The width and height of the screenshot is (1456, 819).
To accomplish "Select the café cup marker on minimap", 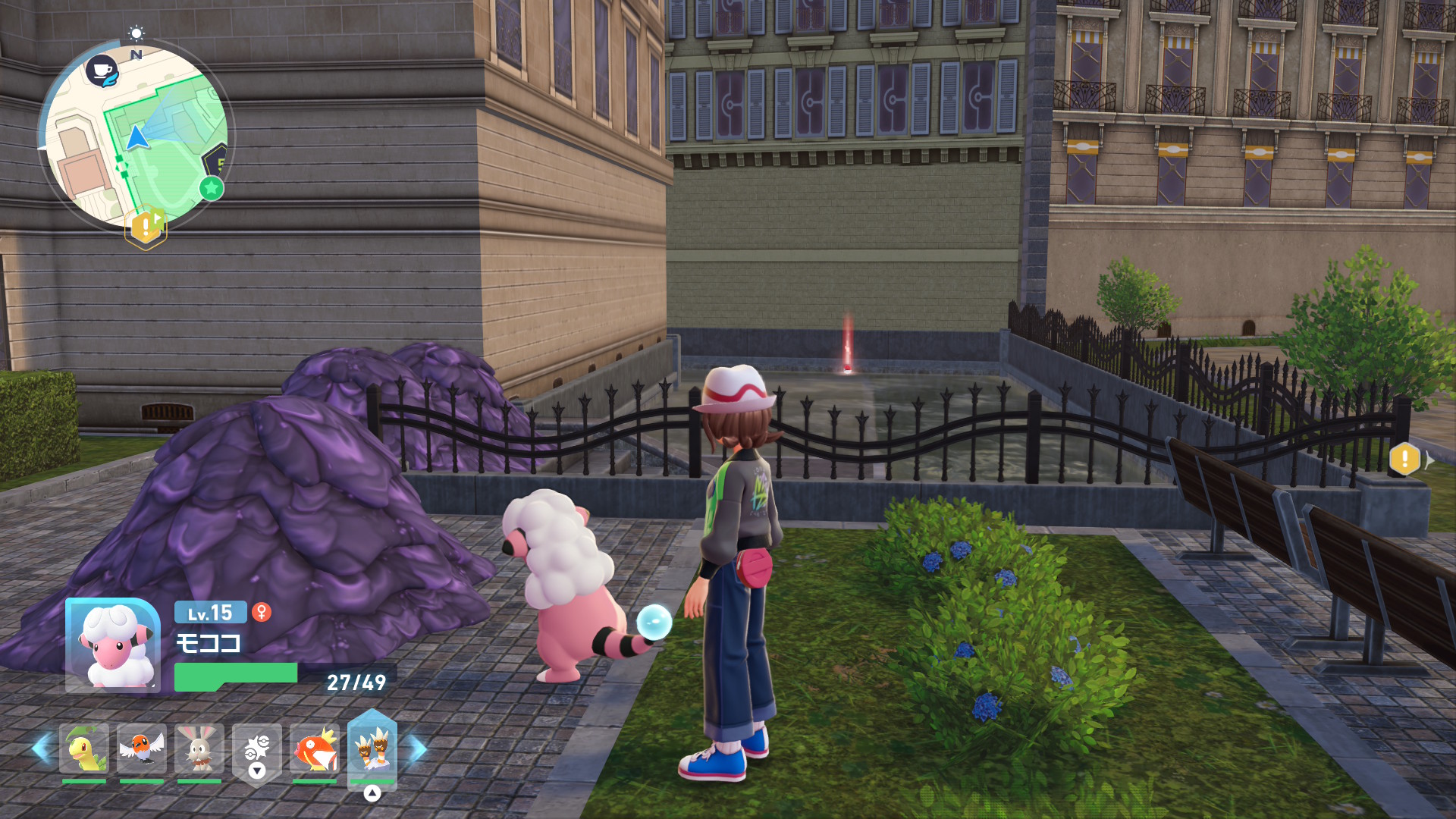I will (x=102, y=71).
